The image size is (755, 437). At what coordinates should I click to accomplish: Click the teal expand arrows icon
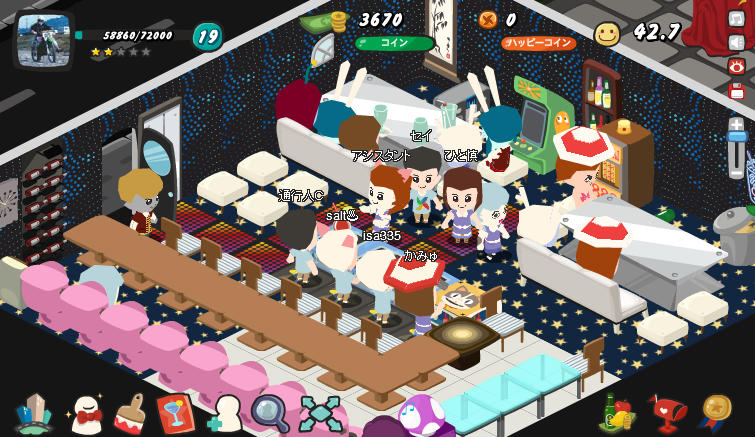(320, 413)
